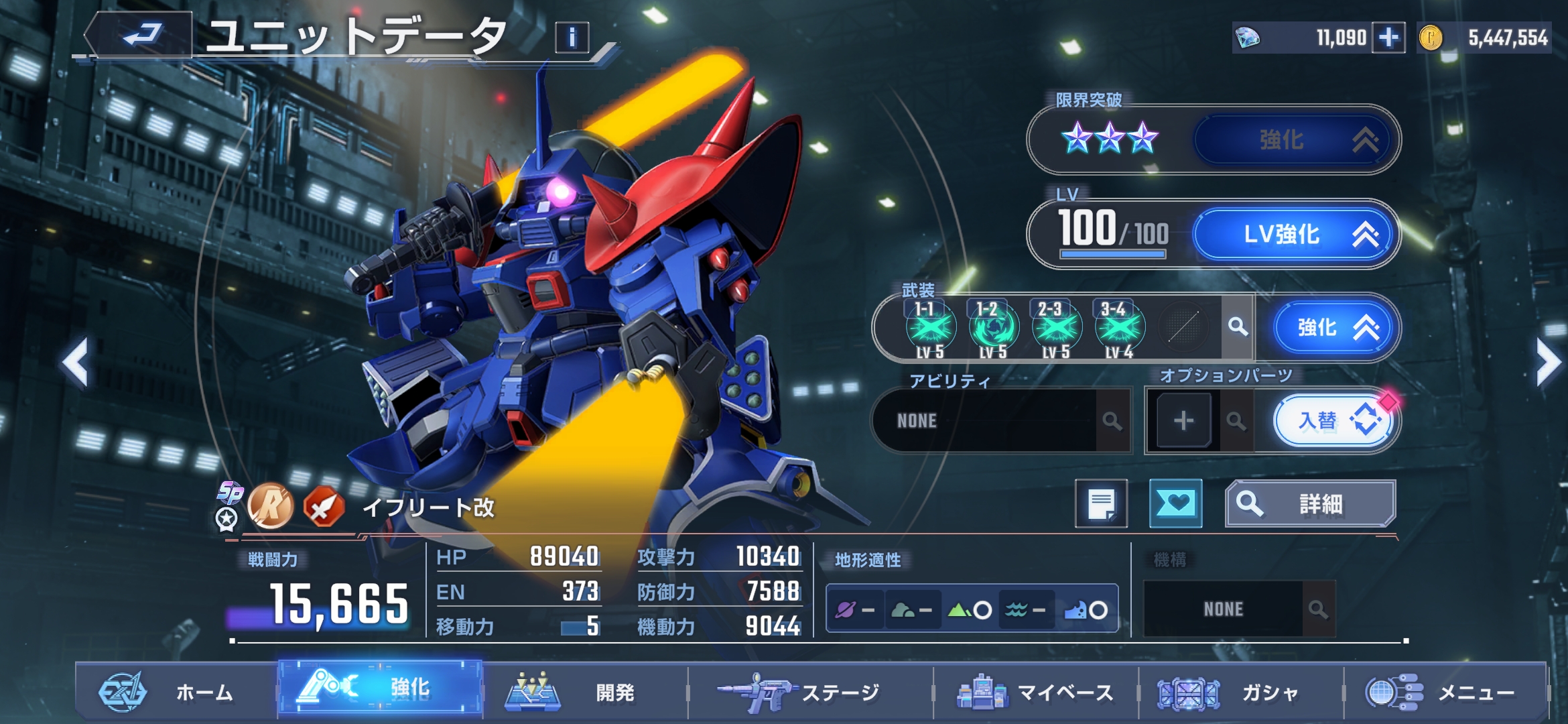Select the 1-1 weapon icon
Screen dimensions: 1568x724
[x=930, y=328]
